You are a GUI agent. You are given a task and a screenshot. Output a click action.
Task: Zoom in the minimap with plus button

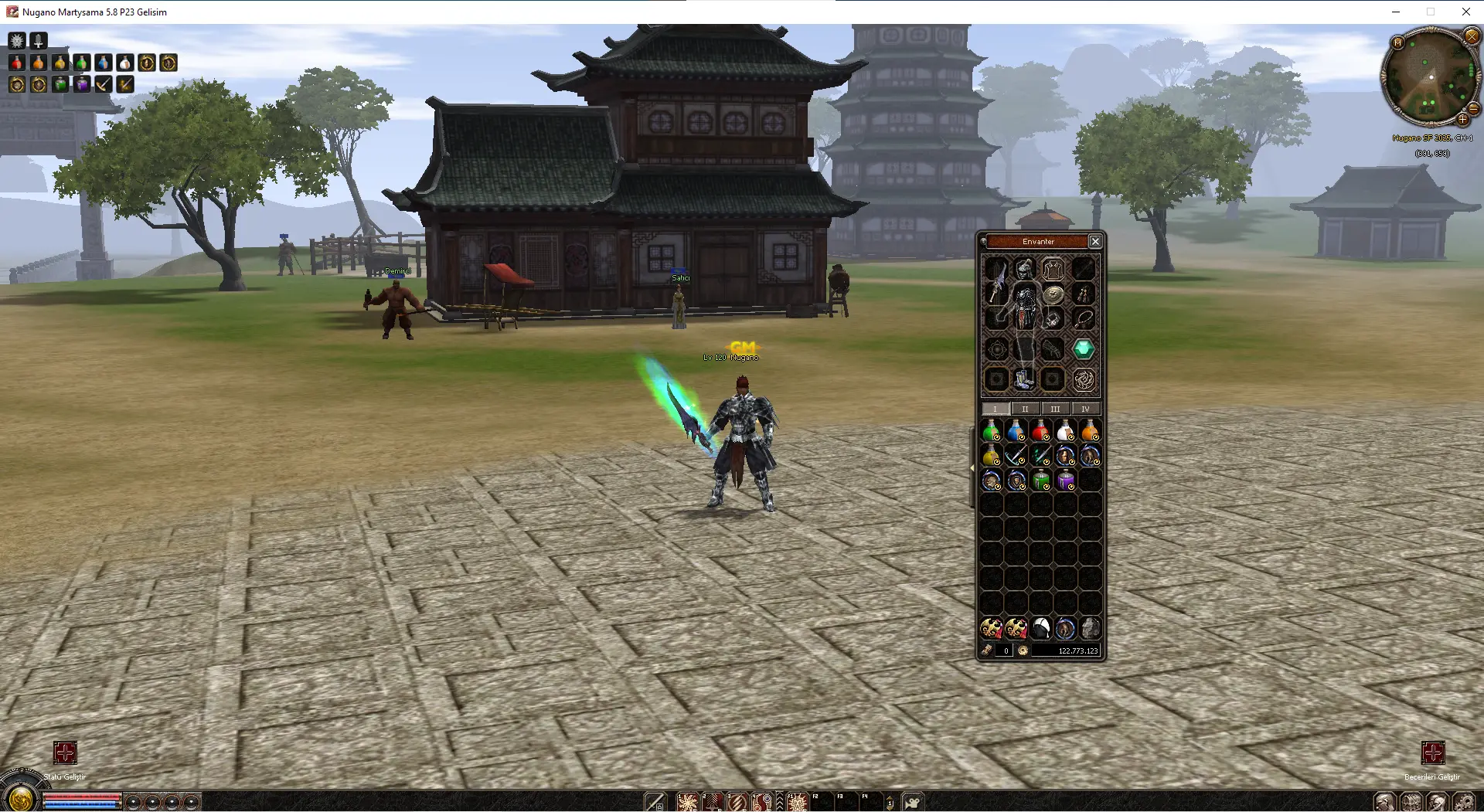pos(1462,120)
